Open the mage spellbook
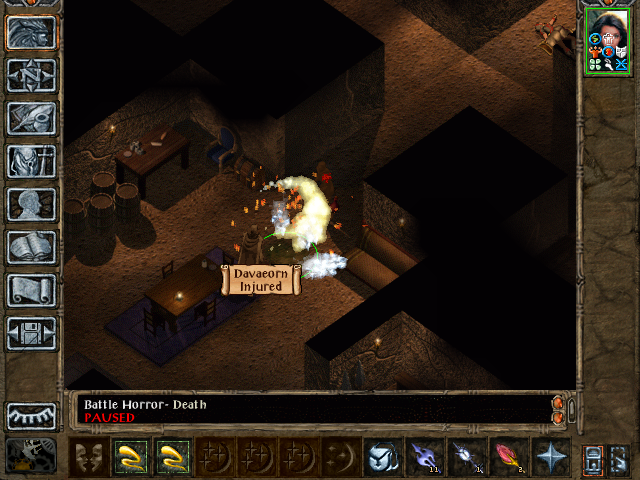 coord(31,247)
